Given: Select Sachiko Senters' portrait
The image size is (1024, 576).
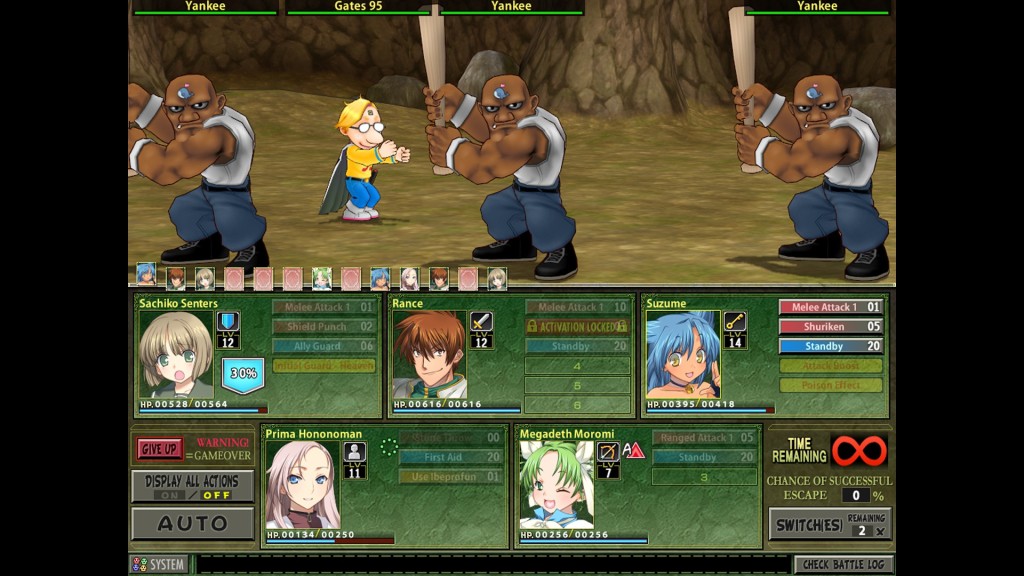Looking at the screenshot, I should pos(176,355).
